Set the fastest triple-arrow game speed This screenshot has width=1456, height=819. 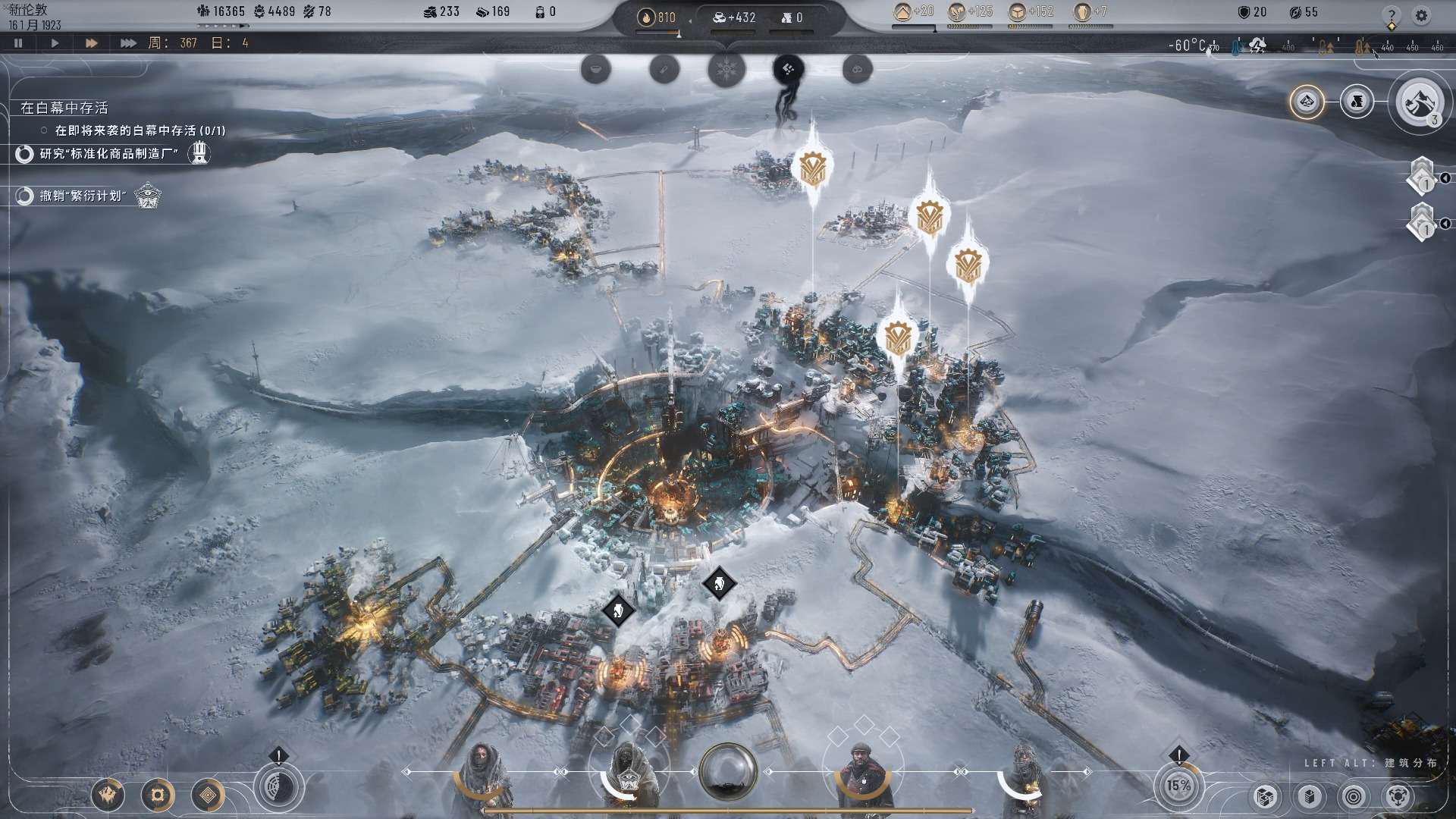coord(128,43)
